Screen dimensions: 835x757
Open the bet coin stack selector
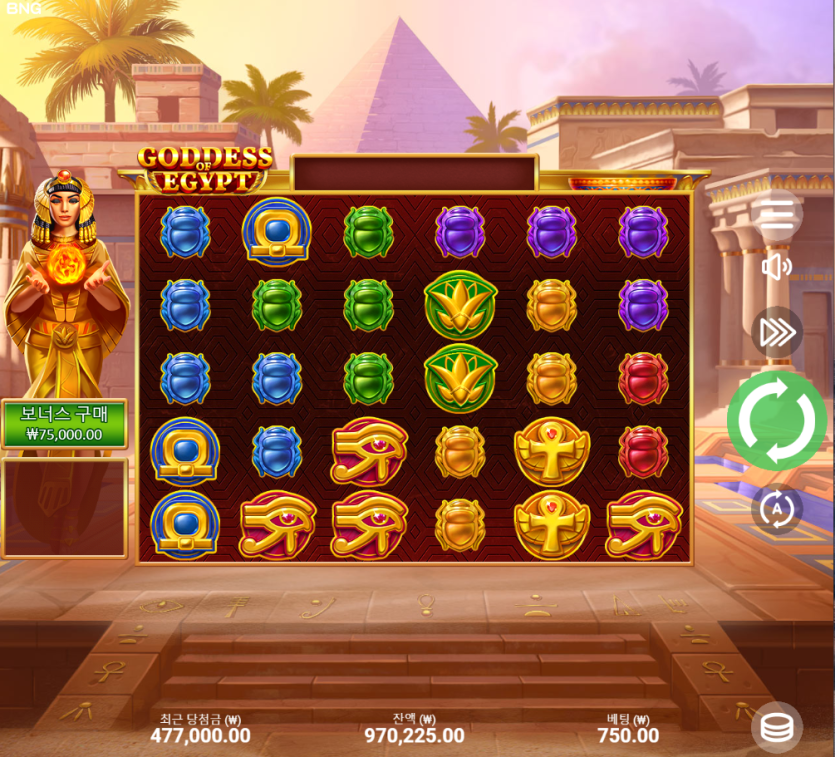point(777,728)
